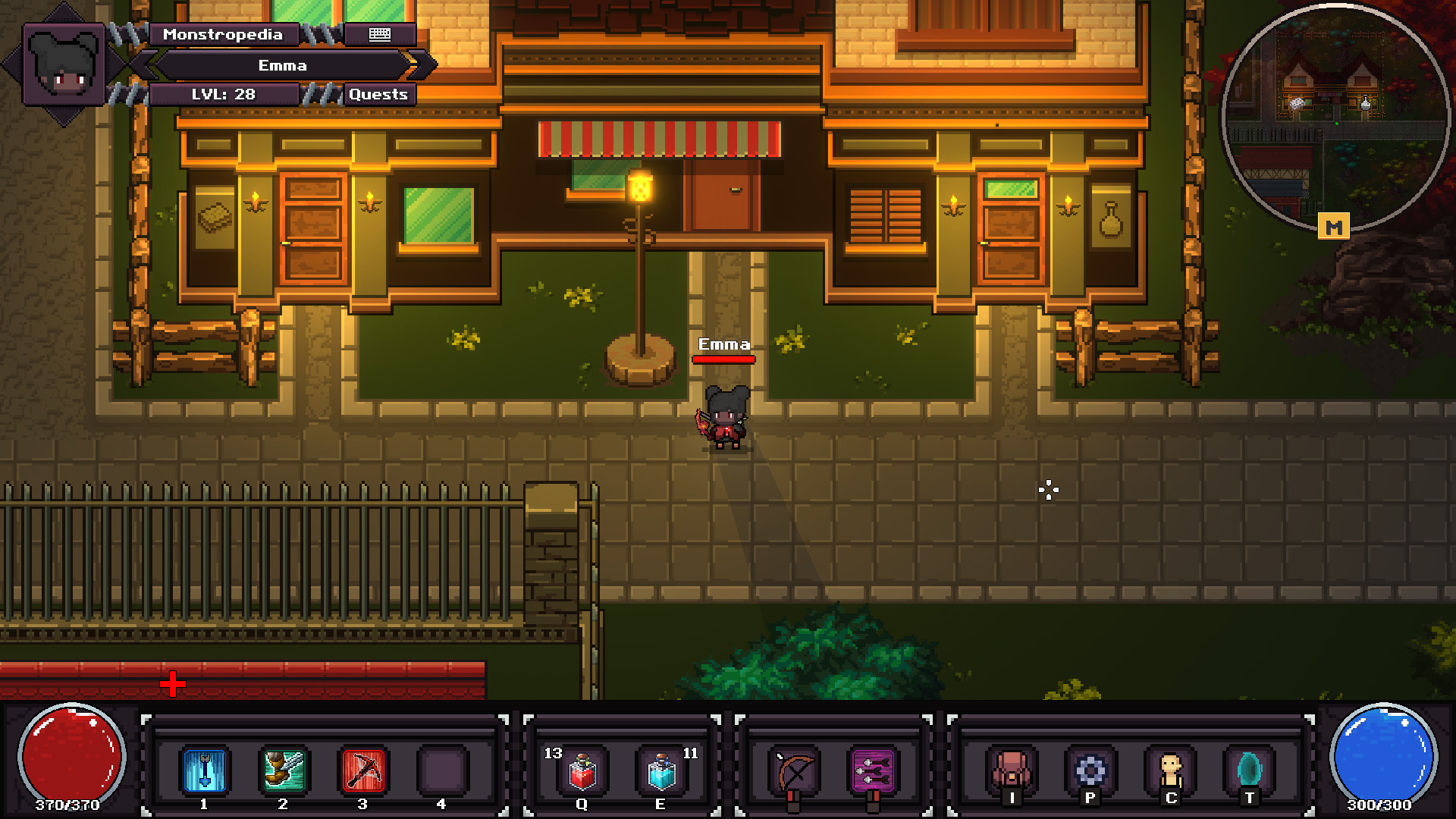
Task: Select the frost arrow skill in slot 1
Action: point(203,770)
